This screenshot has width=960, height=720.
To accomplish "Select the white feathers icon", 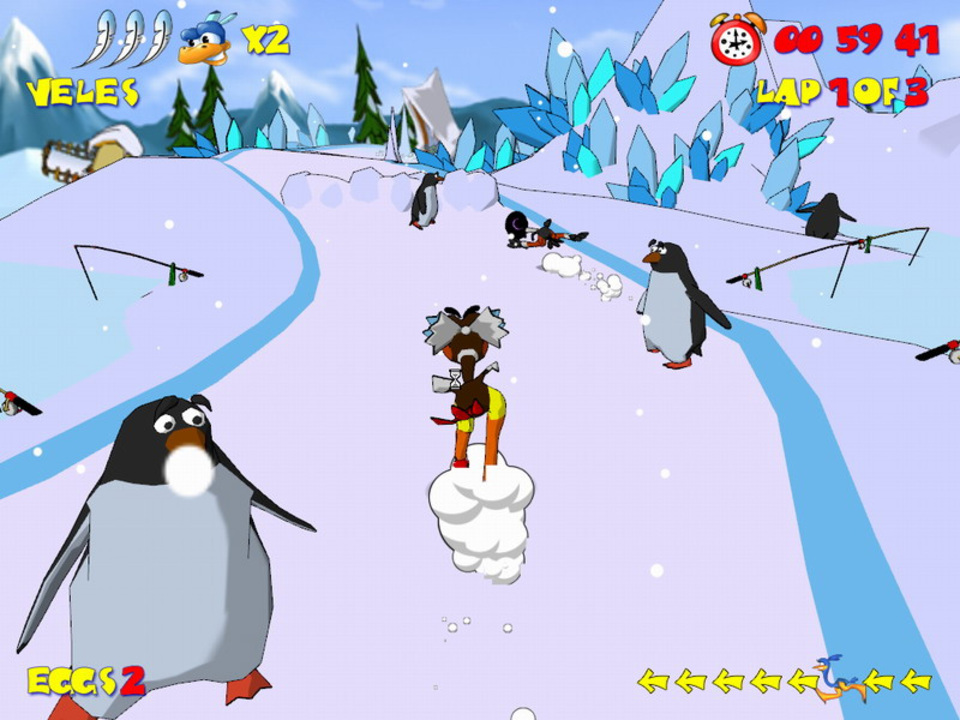I will [x=136, y=40].
